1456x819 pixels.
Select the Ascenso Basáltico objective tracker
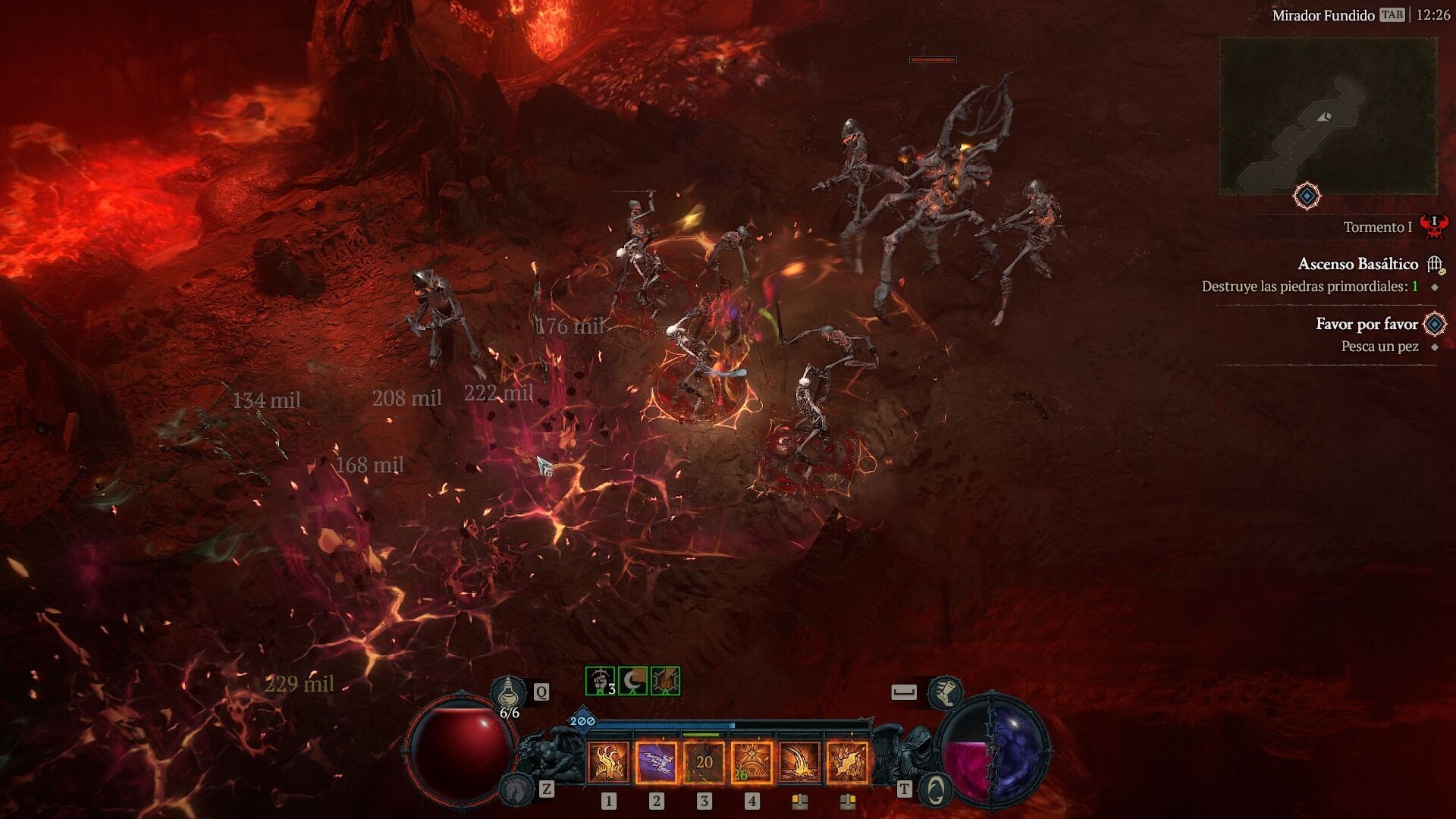[x=1357, y=264]
